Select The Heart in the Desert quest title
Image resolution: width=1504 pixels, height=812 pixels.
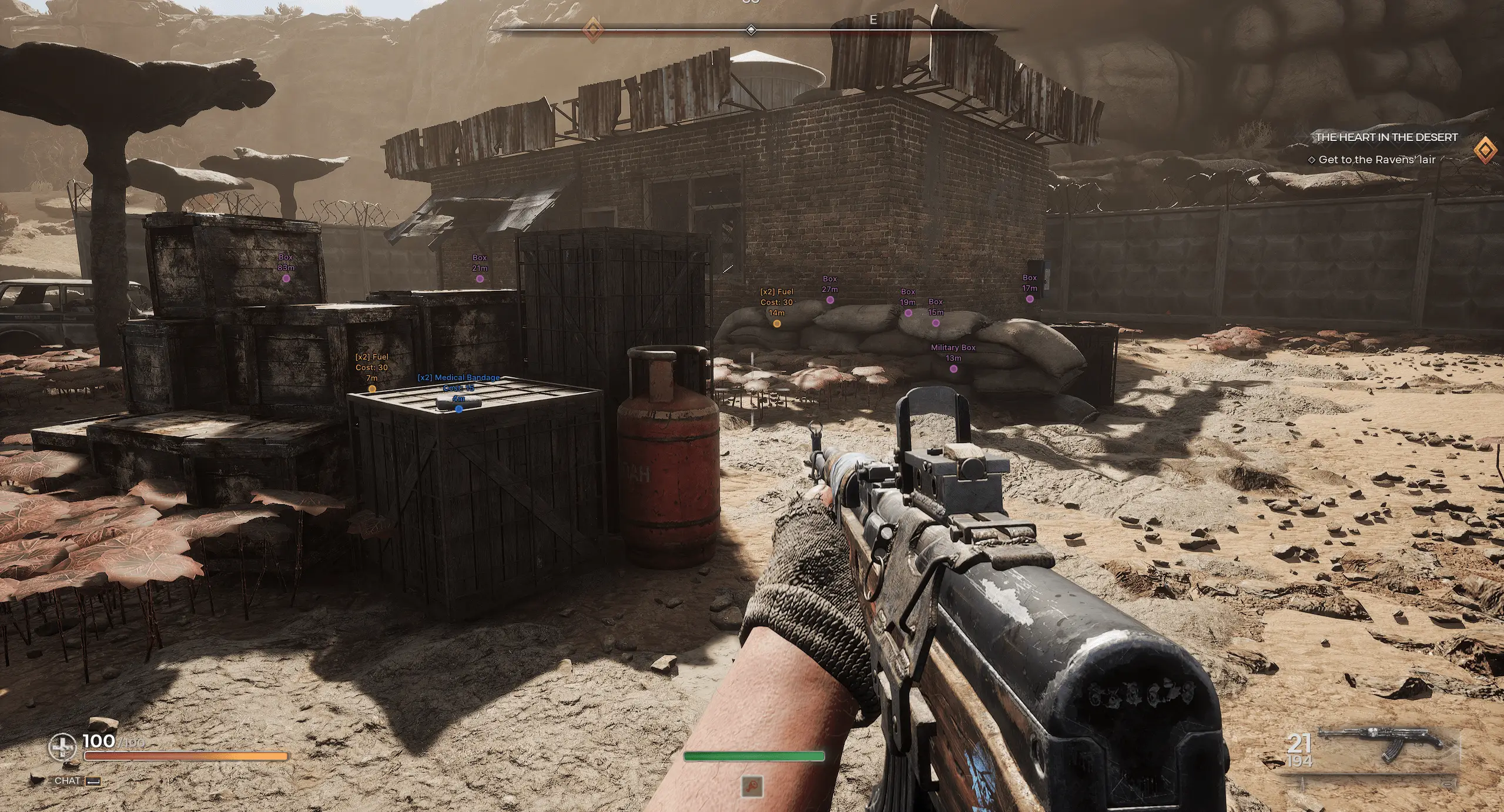[1386, 137]
